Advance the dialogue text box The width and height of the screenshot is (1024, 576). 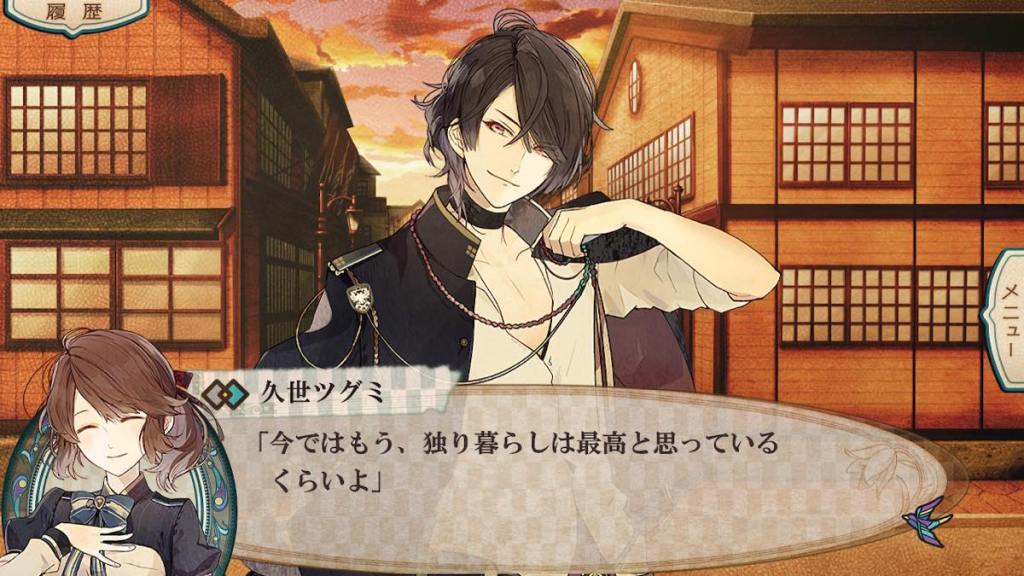pyautogui.click(x=560, y=470)
